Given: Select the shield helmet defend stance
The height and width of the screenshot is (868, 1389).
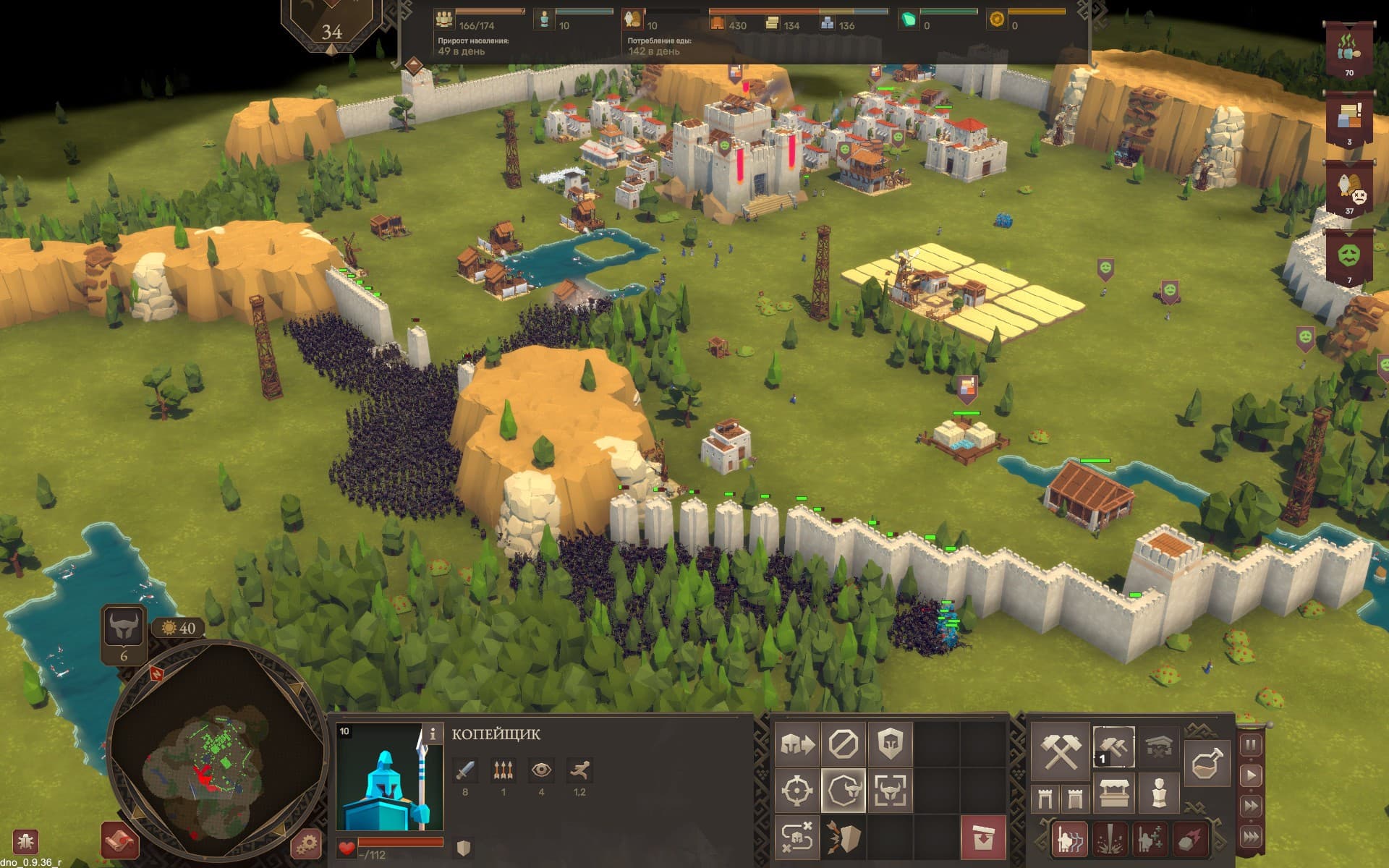Looking at the screenshot, I should coord(890,744).
